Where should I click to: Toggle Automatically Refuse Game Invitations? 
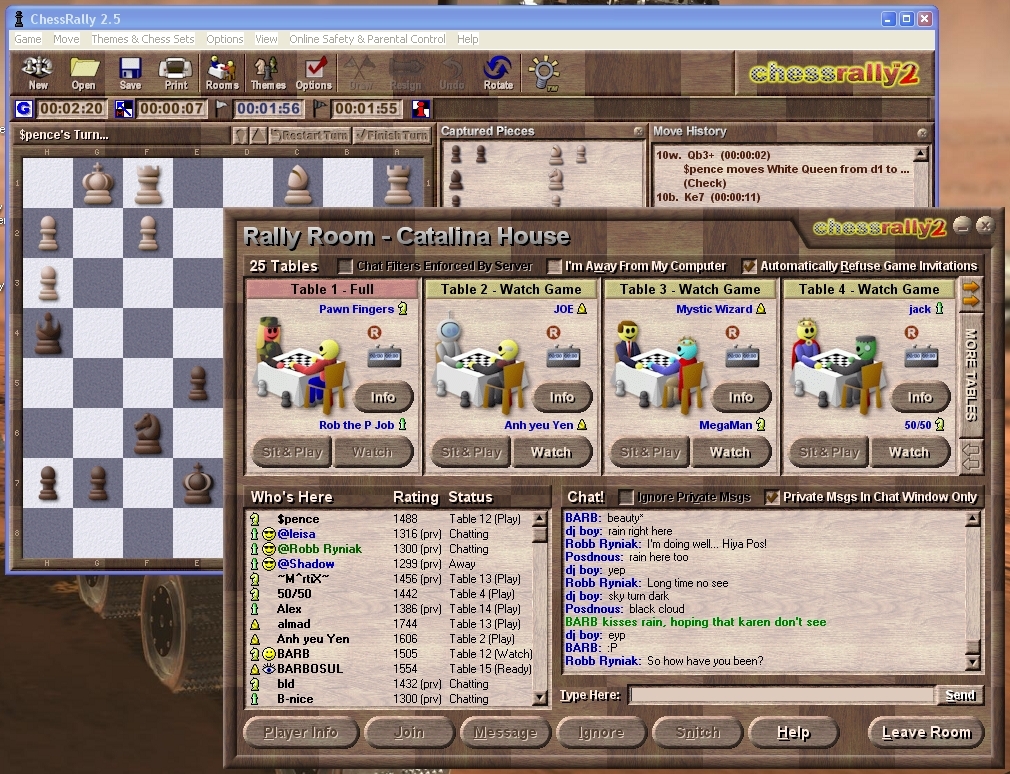(x=749, y=266)
